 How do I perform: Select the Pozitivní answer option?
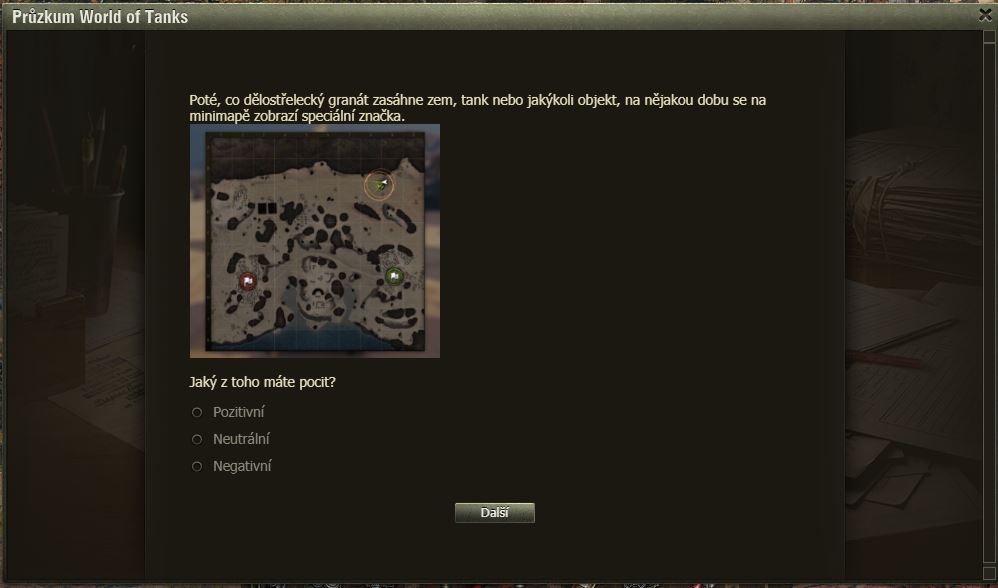tap(197, 412)
